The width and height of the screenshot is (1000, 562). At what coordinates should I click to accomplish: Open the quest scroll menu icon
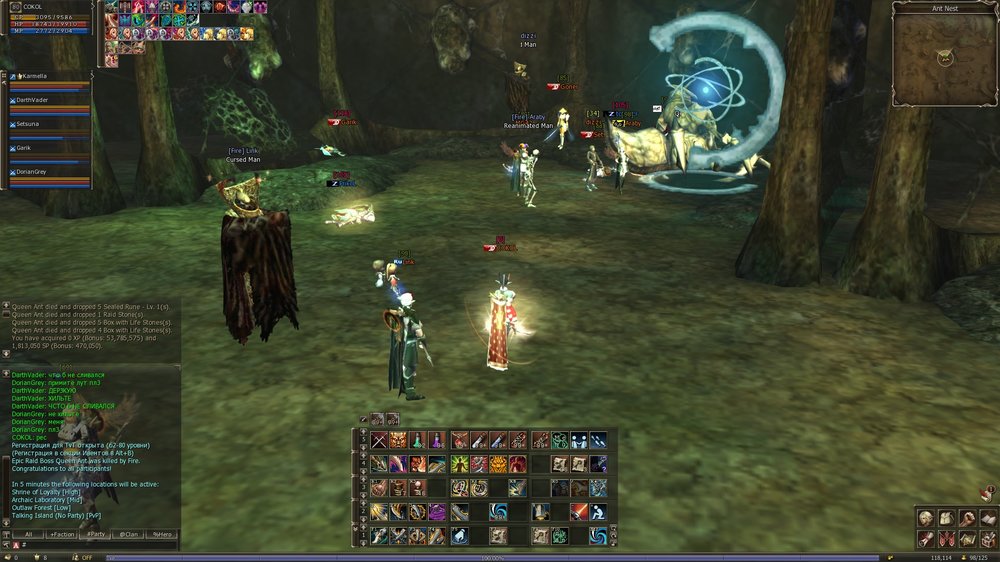click(926, 538)
